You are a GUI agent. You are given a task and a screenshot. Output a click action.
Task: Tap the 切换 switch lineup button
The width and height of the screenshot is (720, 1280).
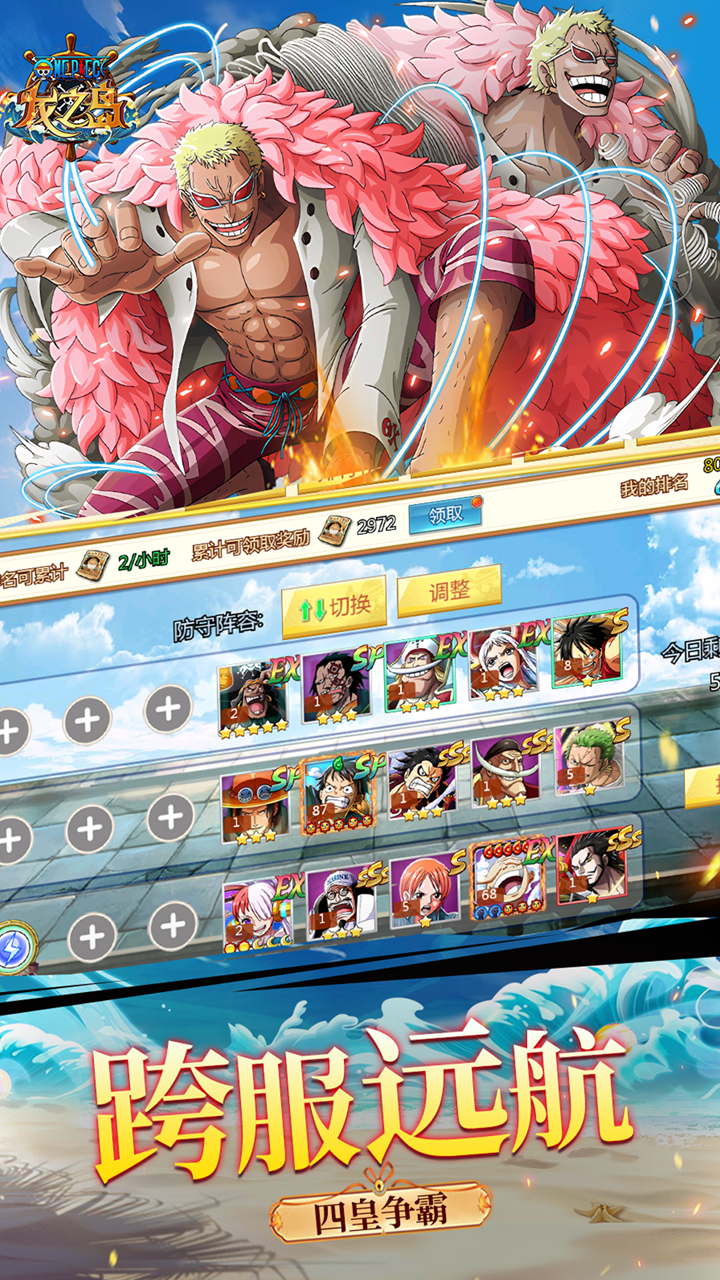pyautogui.click(x=333, y=606)
